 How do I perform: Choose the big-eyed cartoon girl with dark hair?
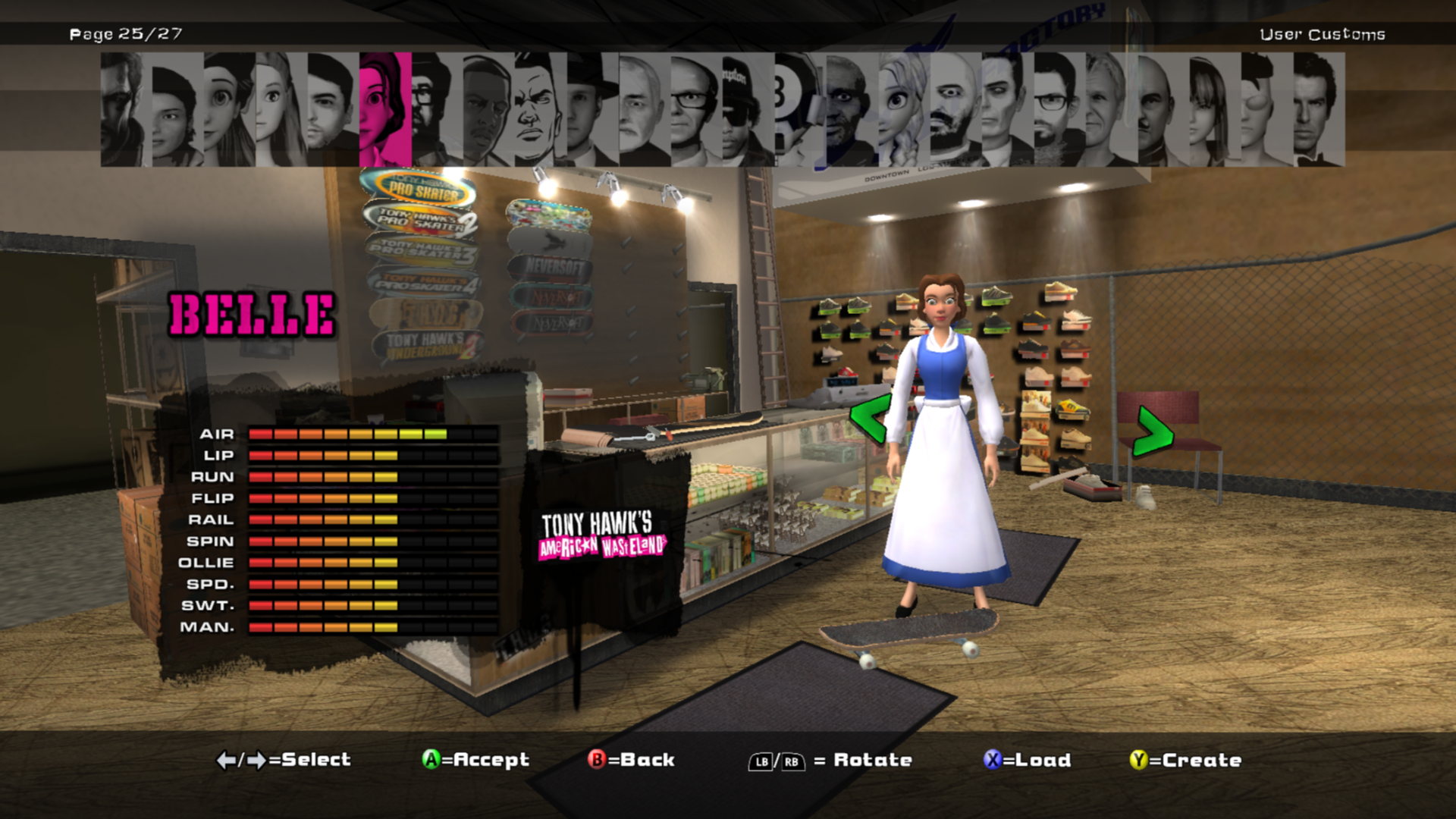pyautogui.click(x=229, y=109)
